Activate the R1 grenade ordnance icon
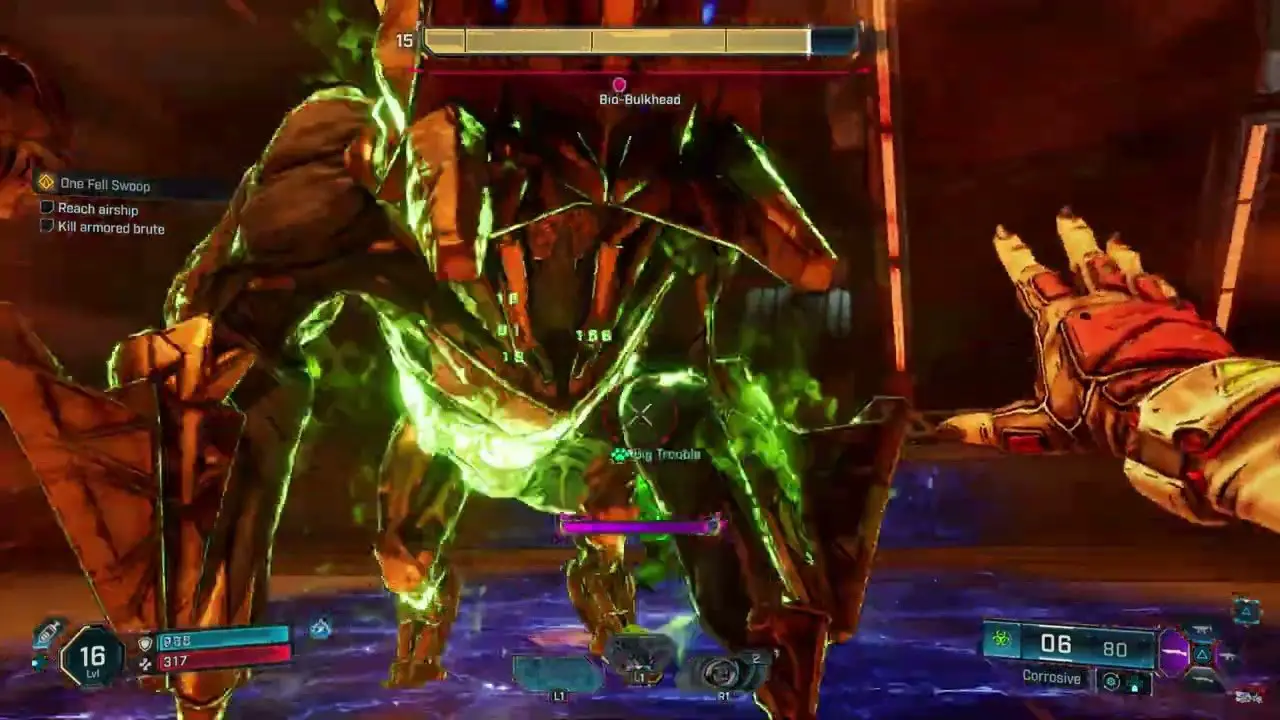This screenshot has height=720, width=1280. pos(722,673)
